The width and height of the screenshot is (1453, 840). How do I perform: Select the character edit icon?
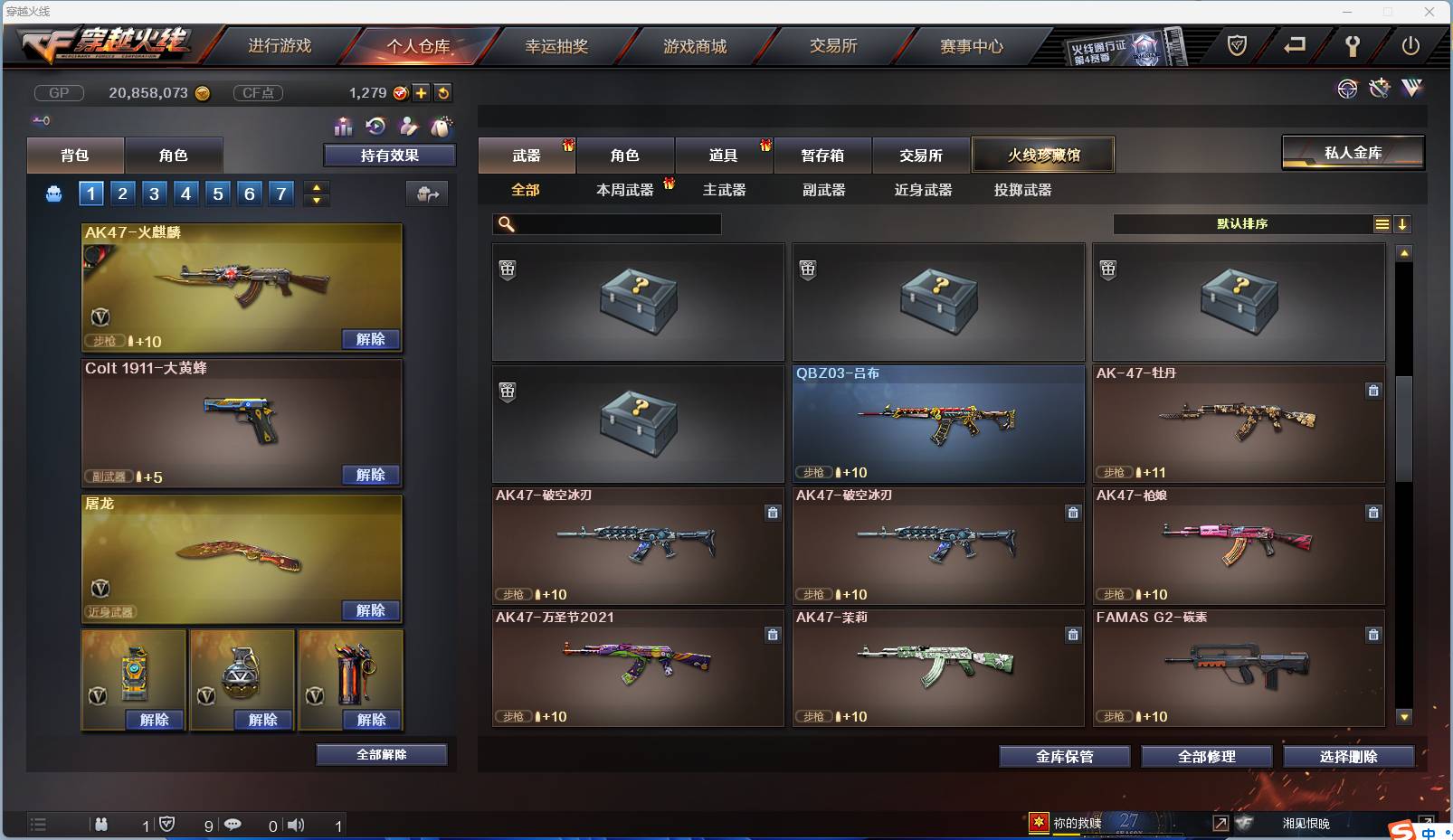407,127
